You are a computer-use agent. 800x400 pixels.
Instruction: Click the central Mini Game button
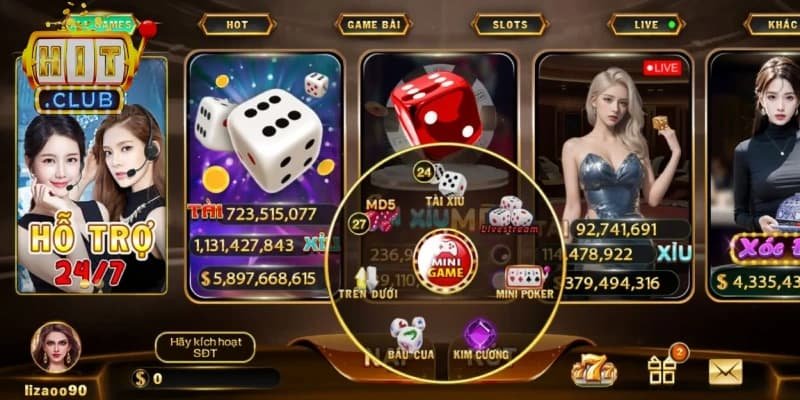pyautogui.click(x=445, y=262)
